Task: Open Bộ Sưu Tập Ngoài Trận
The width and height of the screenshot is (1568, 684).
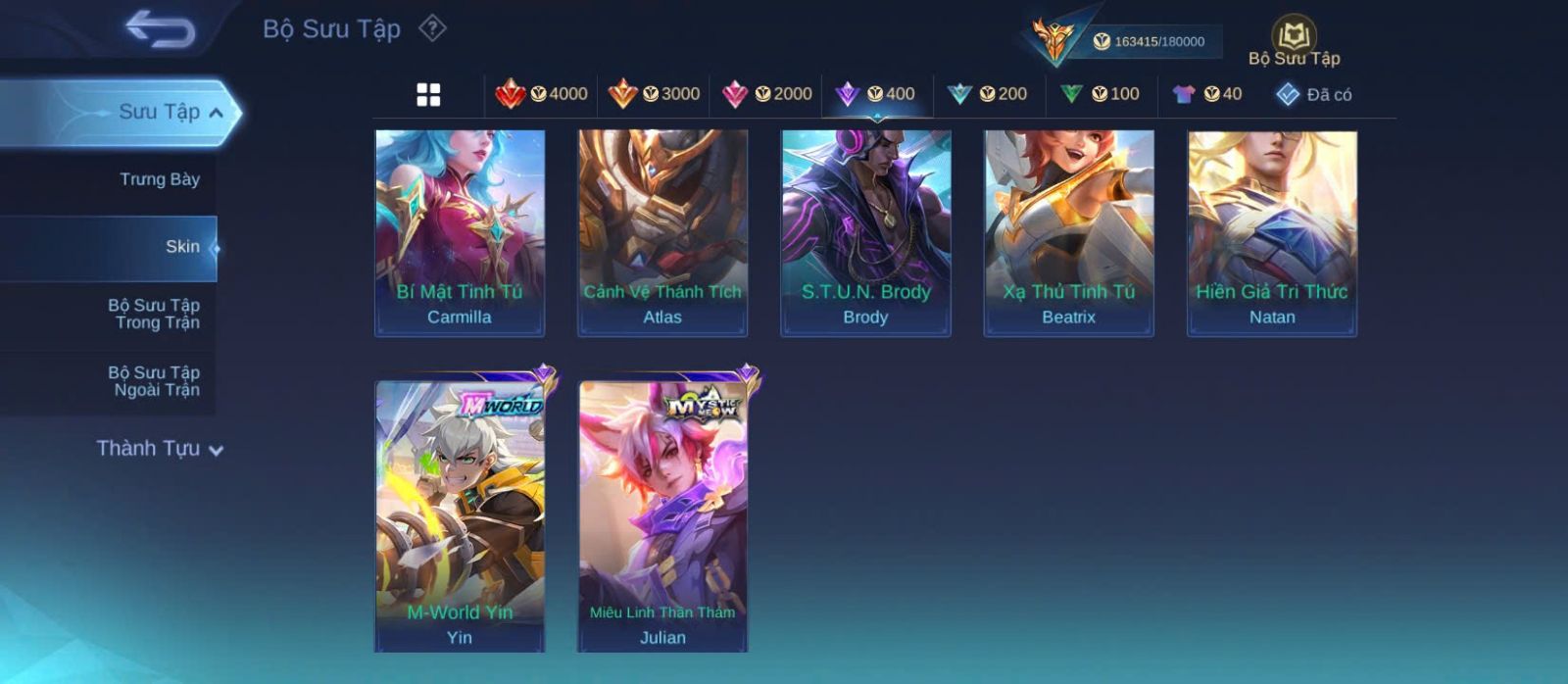Action: 154,381
